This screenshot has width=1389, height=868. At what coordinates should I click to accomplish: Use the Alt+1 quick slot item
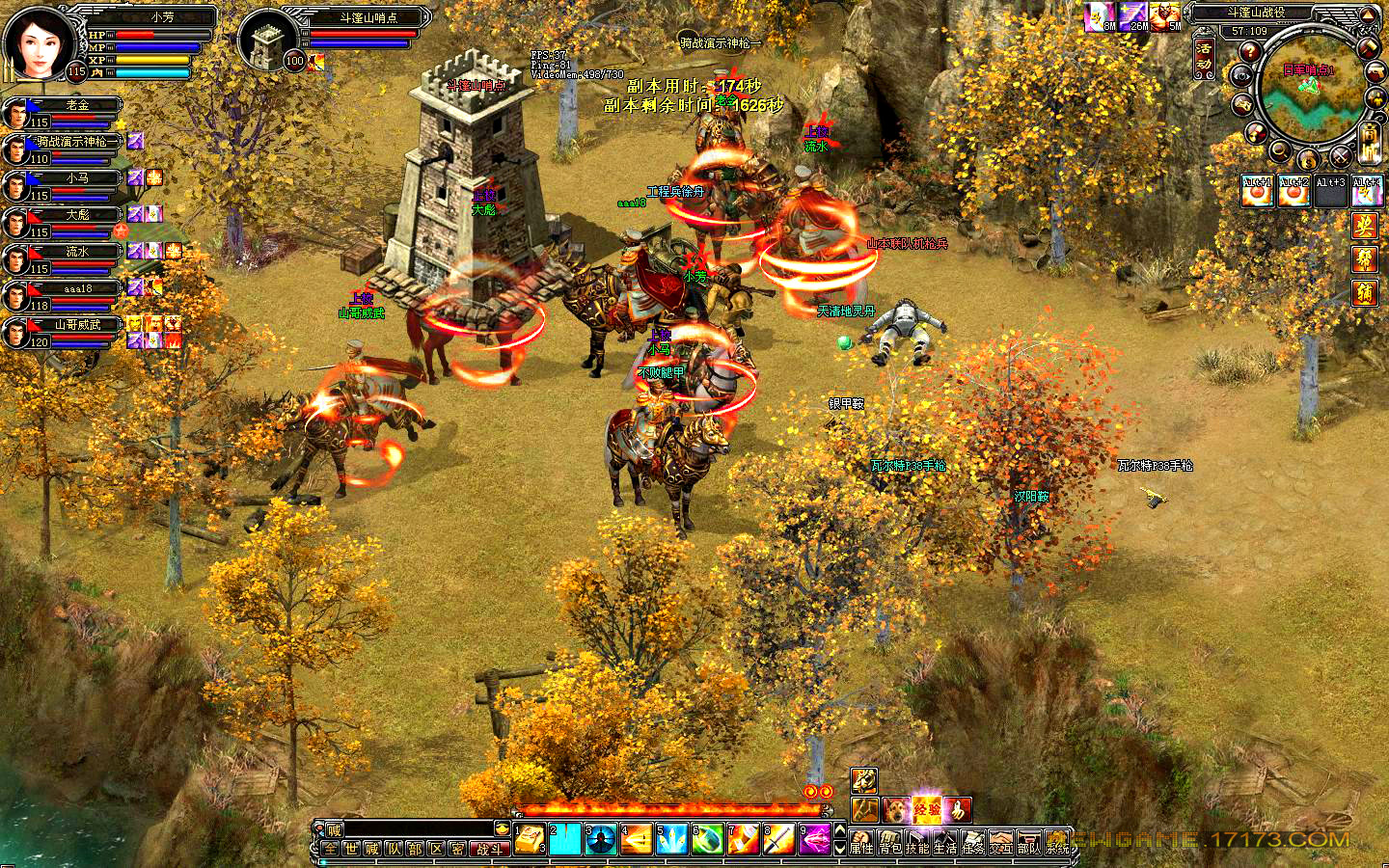point(1255,191)
